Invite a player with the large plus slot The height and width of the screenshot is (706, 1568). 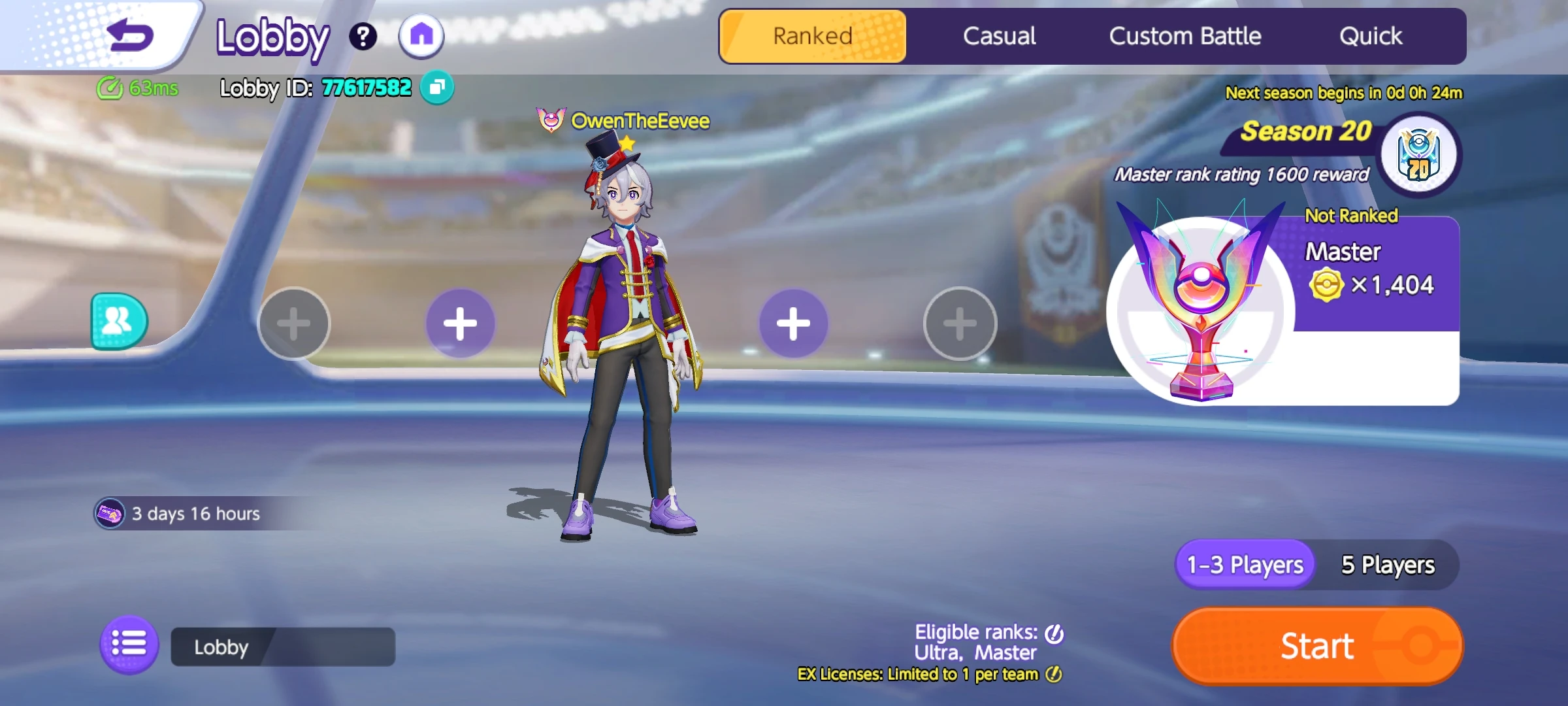(x=461, y=322)
